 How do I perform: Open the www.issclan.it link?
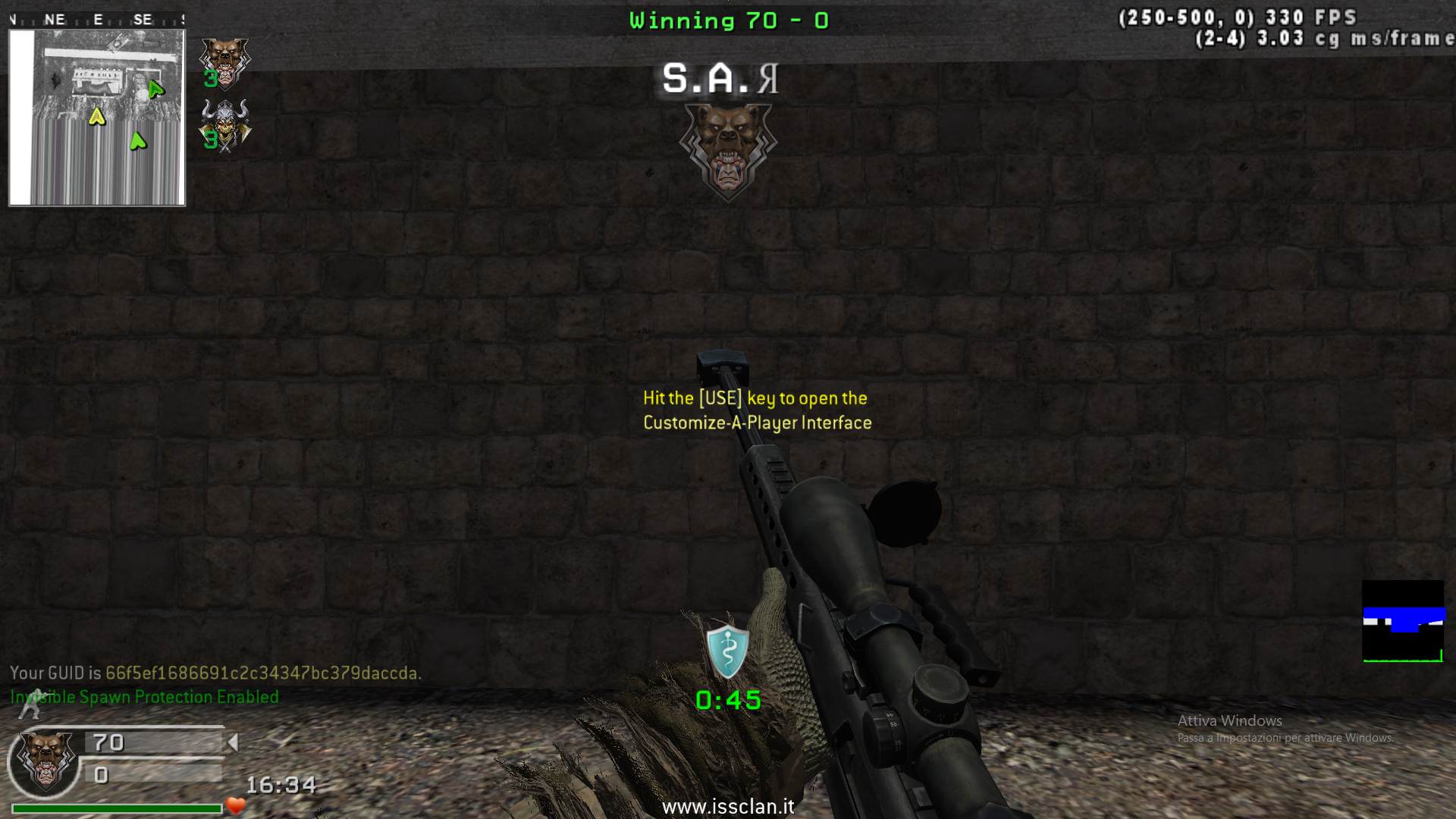(x=728, y=806)
